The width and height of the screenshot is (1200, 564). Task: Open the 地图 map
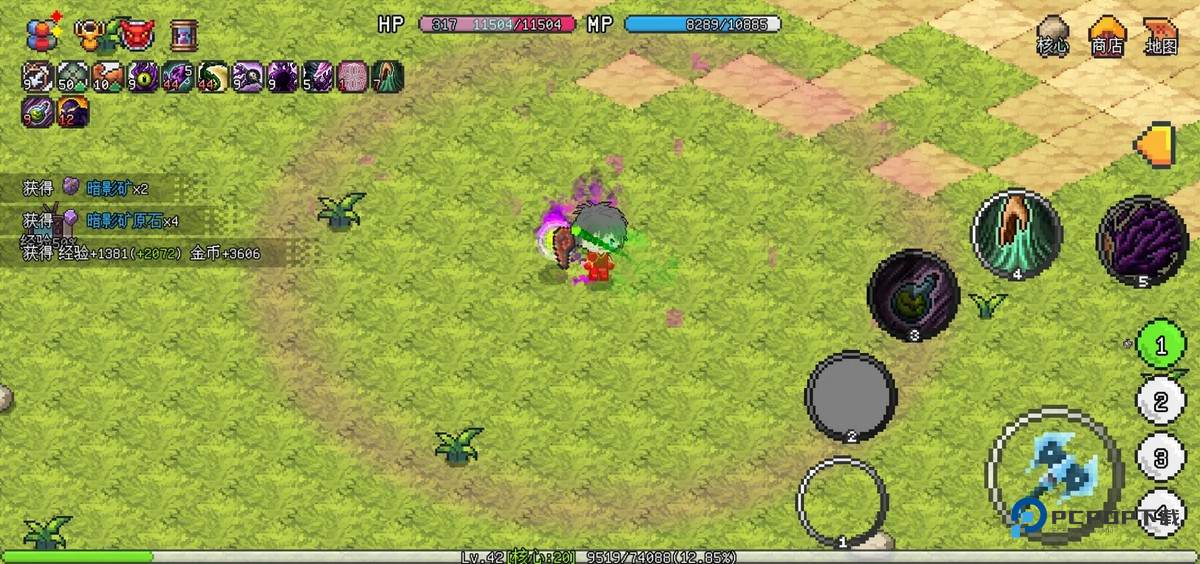pos(1161,35)
